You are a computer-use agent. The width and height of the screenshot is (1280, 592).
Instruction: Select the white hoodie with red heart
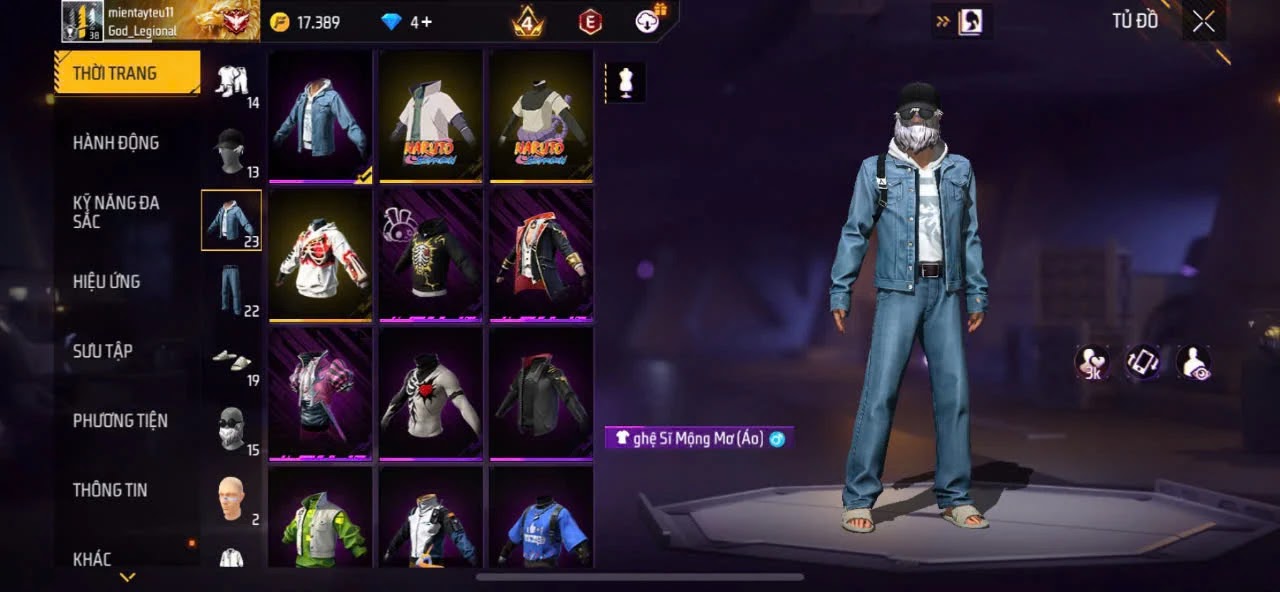point(320,255)
